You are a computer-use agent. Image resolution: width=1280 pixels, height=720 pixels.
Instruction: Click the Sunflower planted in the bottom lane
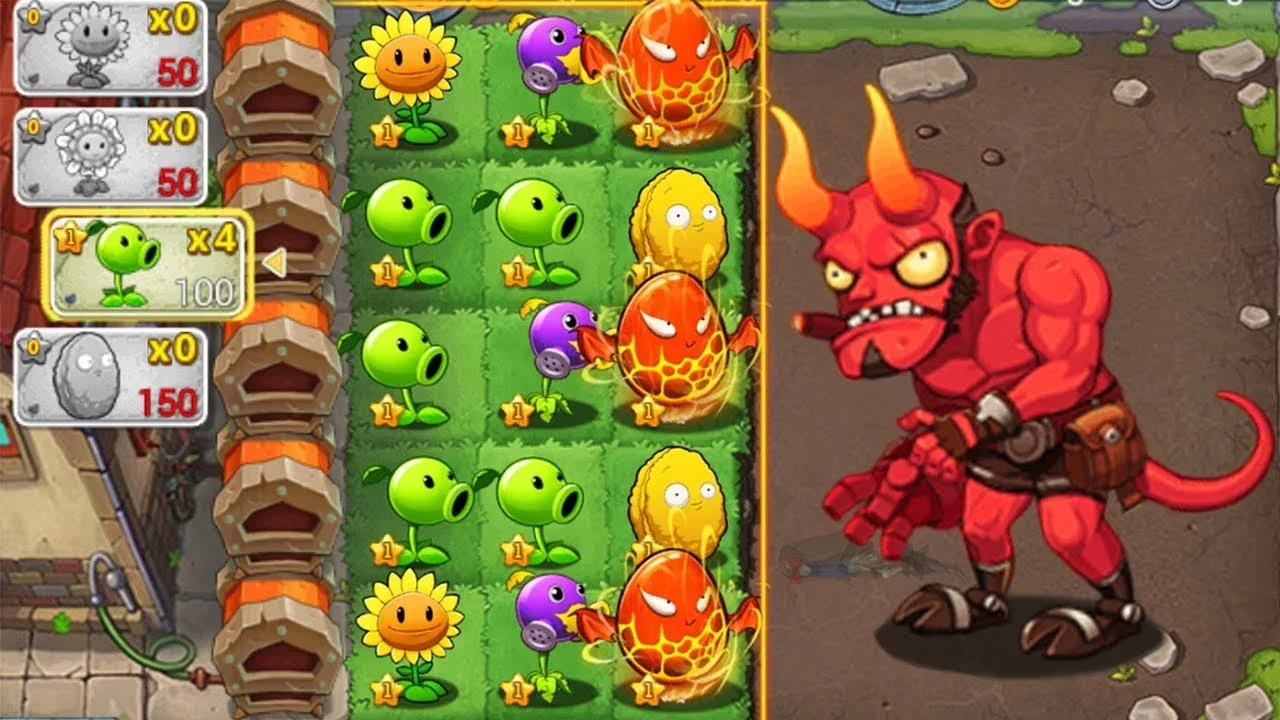point(408,620)
